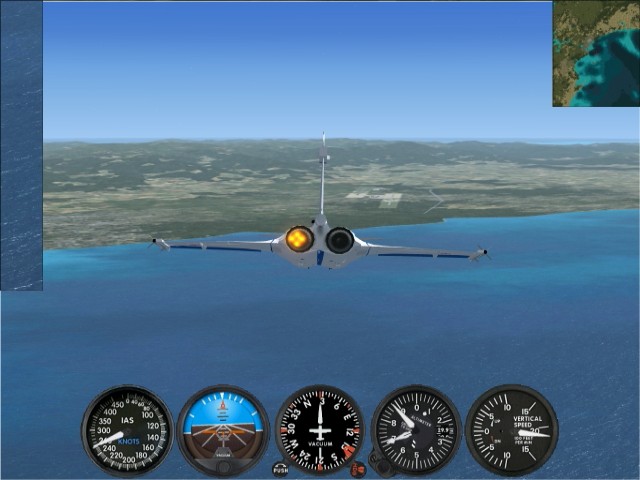This screenshot has height=480, width=640.
Task: Click the IAS airspeed indicator gauge
Action: pos(127,430)
